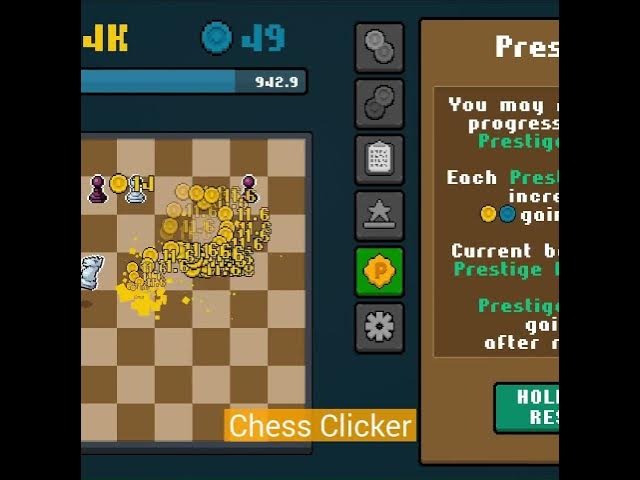Click the green hold-to-reset button
Viewport: 640px width, 480px height.
pyautogui.click(x=527, y=407)
